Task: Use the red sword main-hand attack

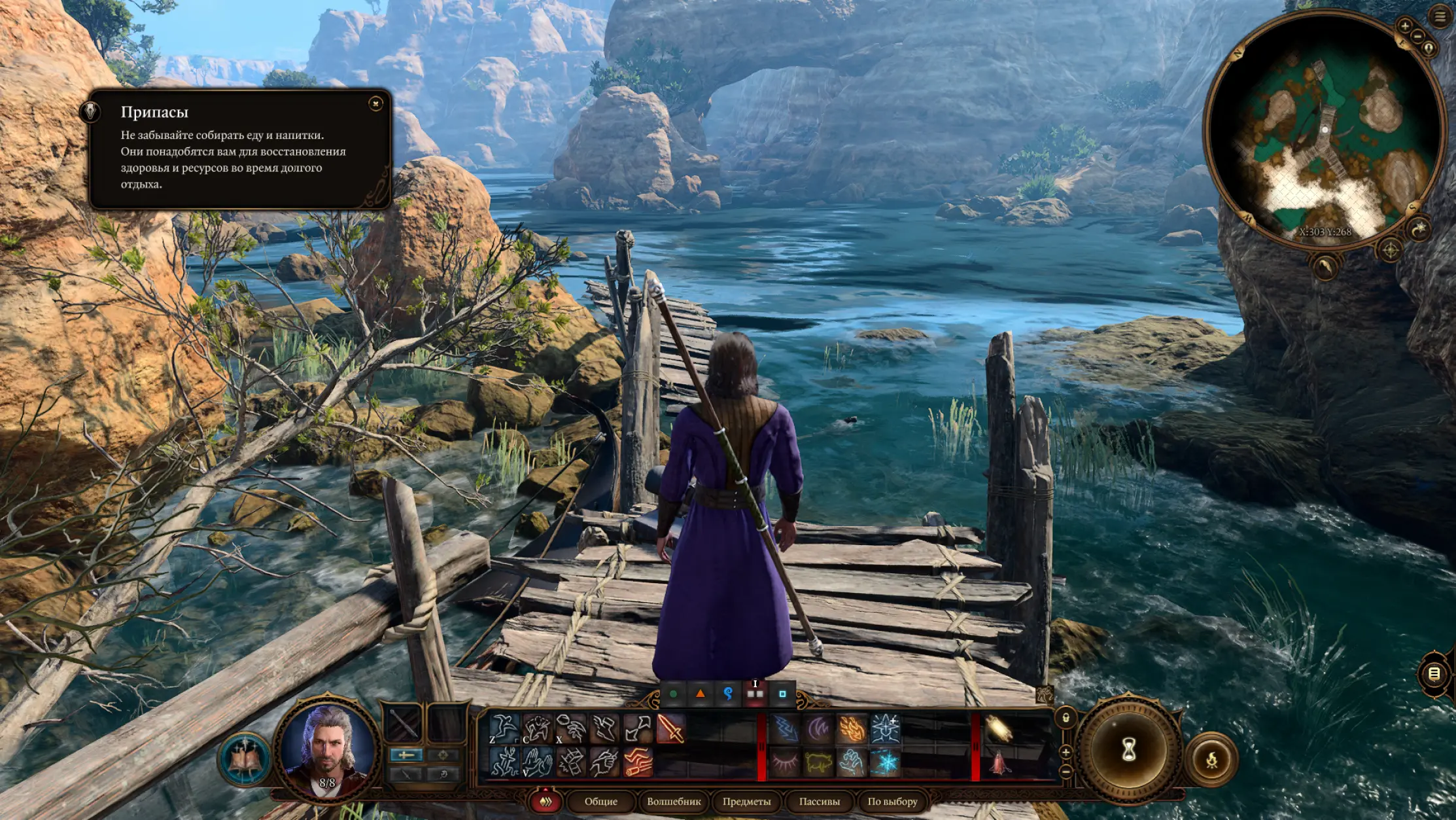Action: tap(670, 728)
